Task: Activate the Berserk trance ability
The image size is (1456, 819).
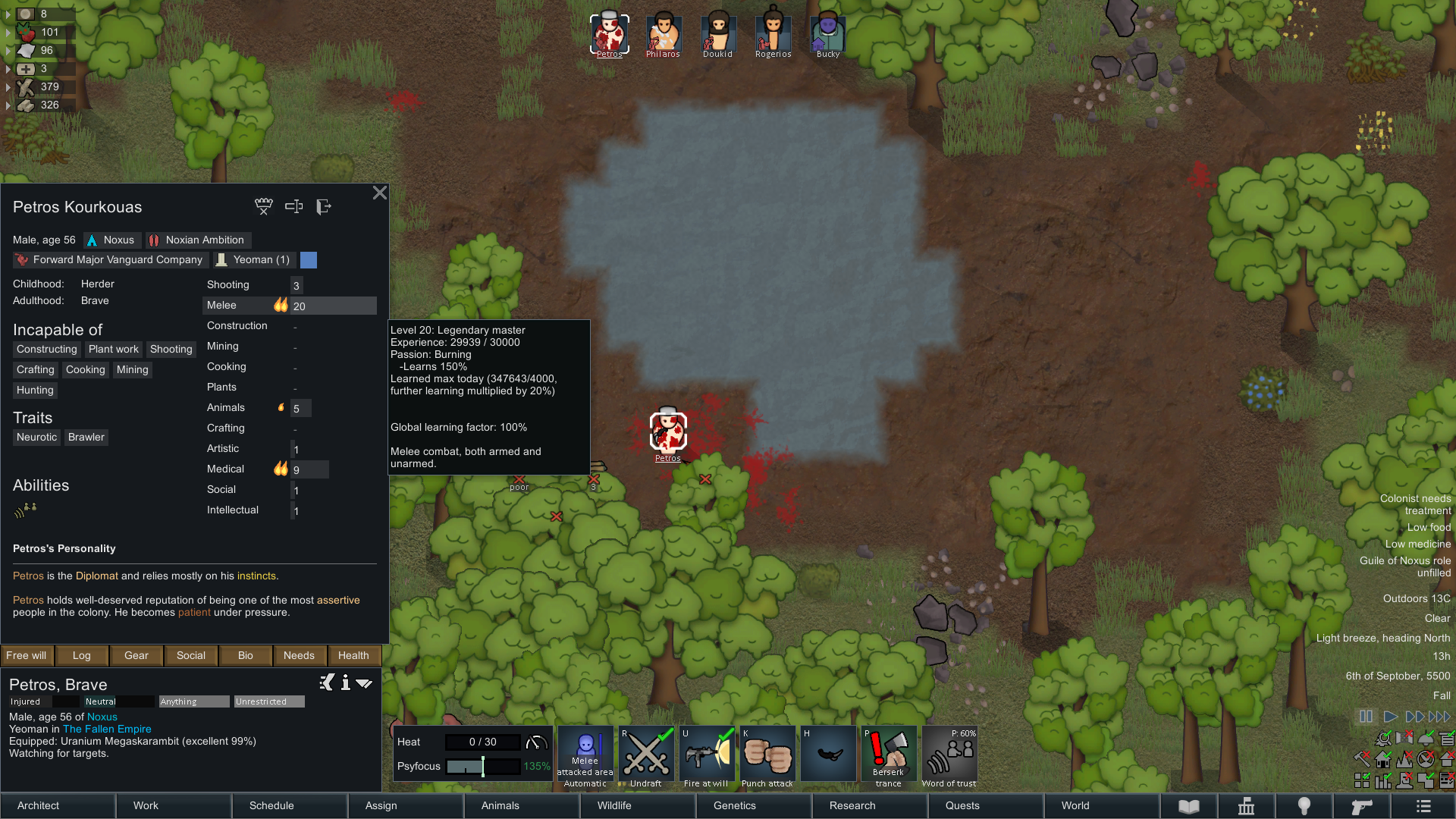Action: pos(888,756)
